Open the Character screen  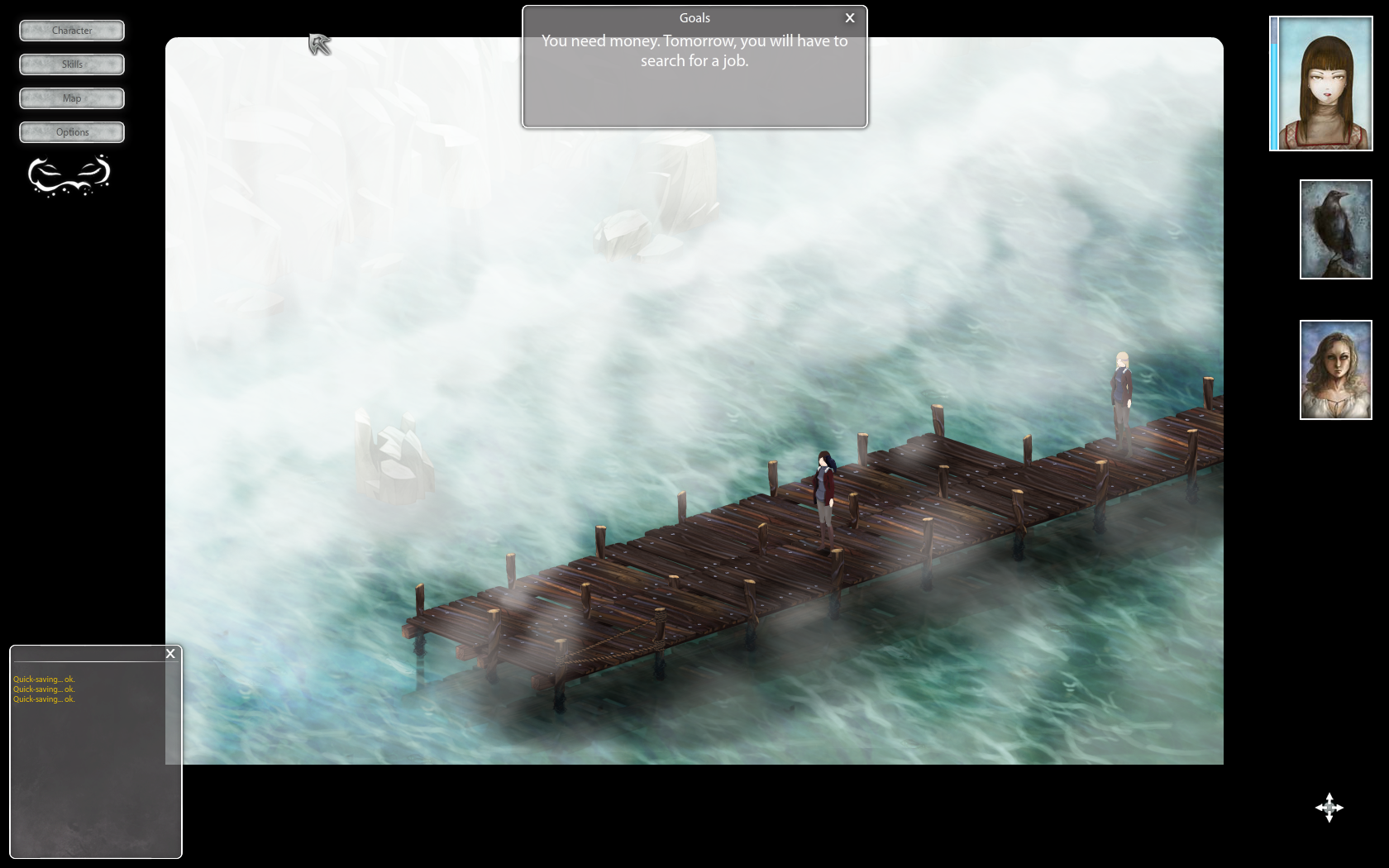coord(71,31)
